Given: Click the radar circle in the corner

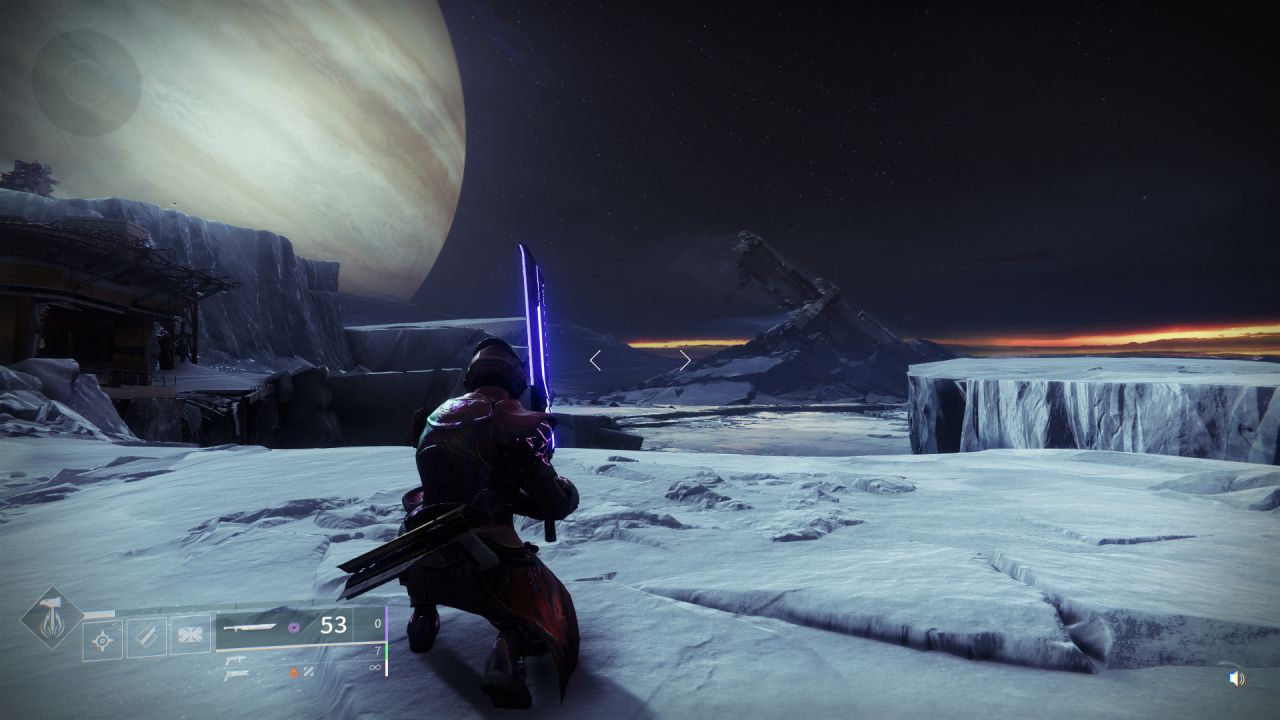Looking at the screenshot, I should (x=86, y=82).
